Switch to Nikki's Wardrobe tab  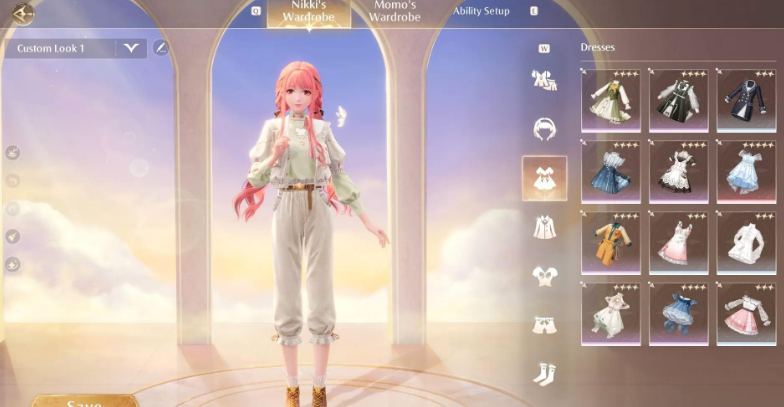point(308,12)
